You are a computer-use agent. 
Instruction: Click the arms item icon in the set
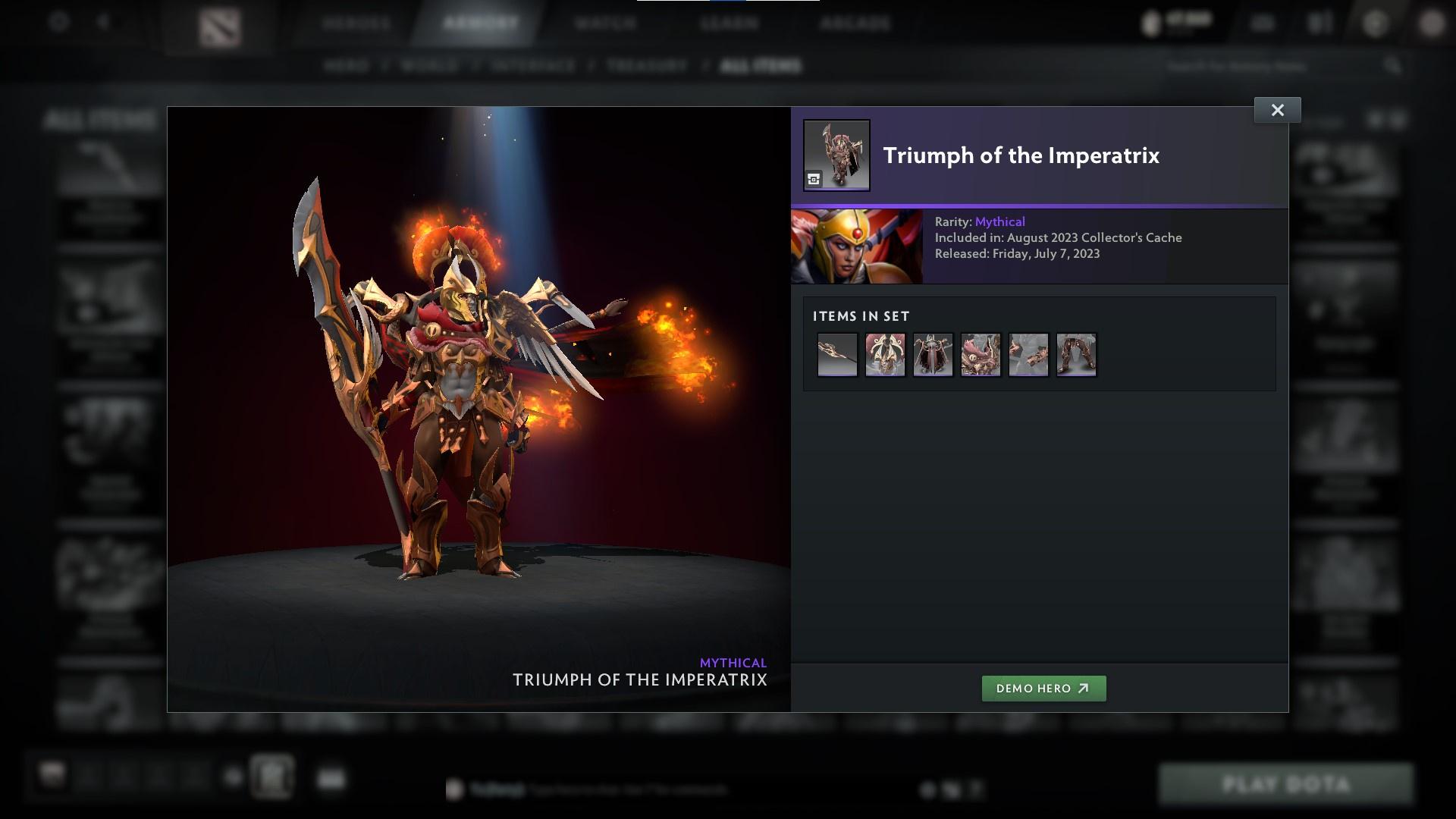1028,354
